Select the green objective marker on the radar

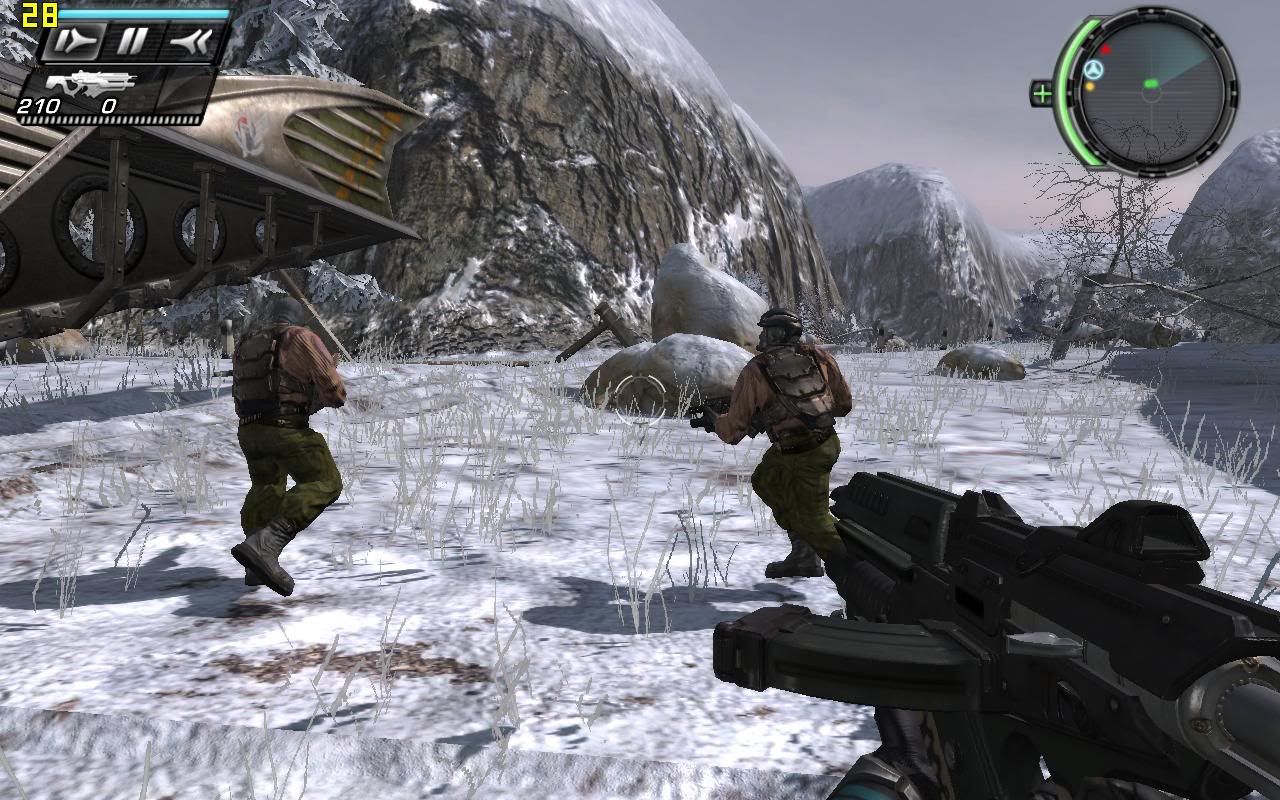pos(1152,84)
